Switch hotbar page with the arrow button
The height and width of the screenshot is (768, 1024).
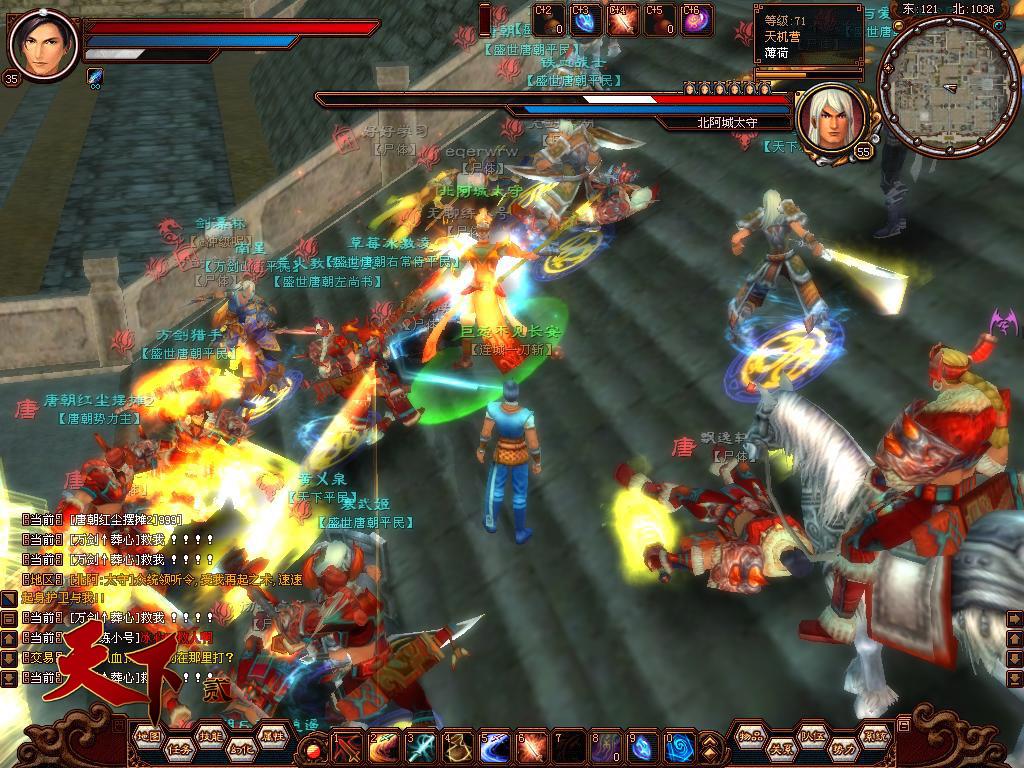tap(710, 746)
